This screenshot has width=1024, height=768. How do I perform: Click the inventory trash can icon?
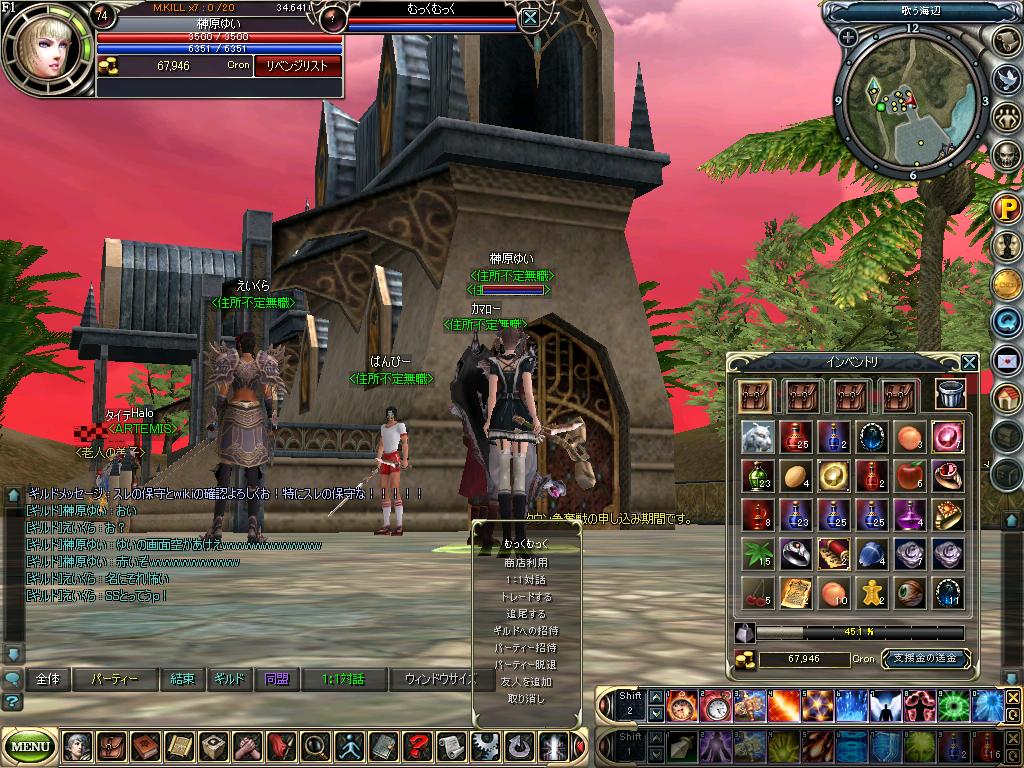pyautogui.click(x=950, y=395)
